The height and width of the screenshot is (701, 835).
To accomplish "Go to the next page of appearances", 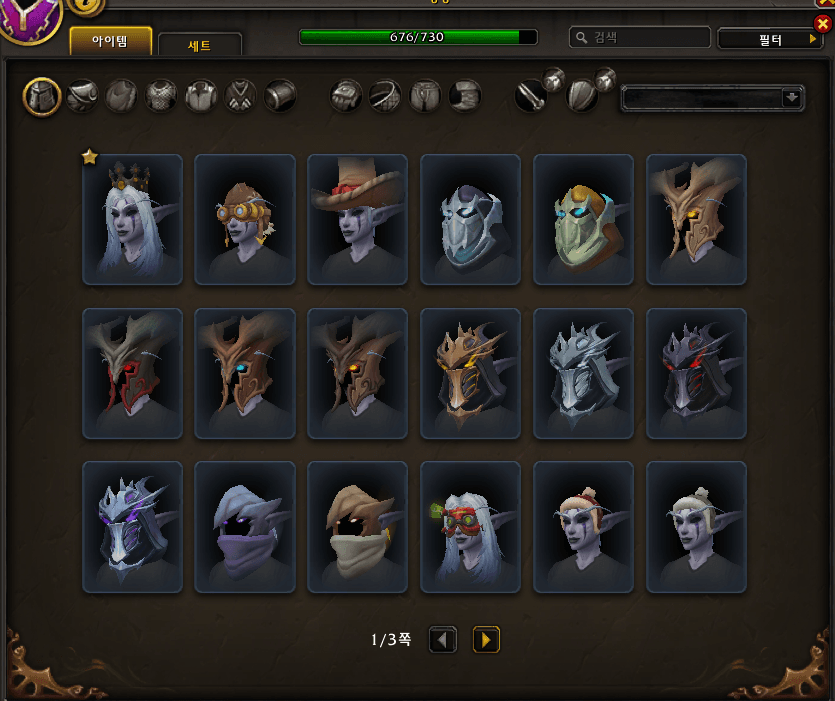I will click(486, 640).
